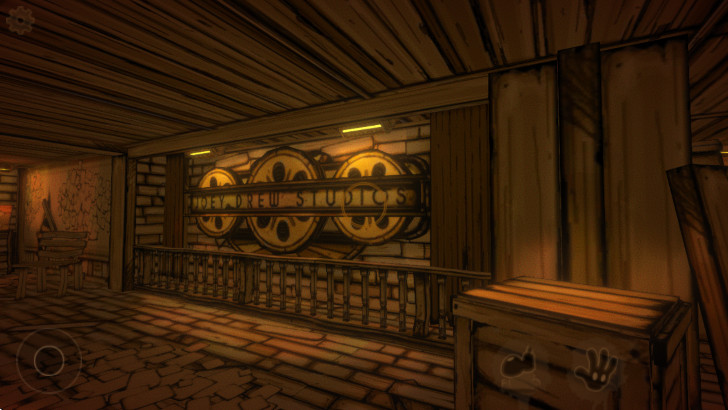
Task: Tap the circular movement joystick
Action: 48,360
